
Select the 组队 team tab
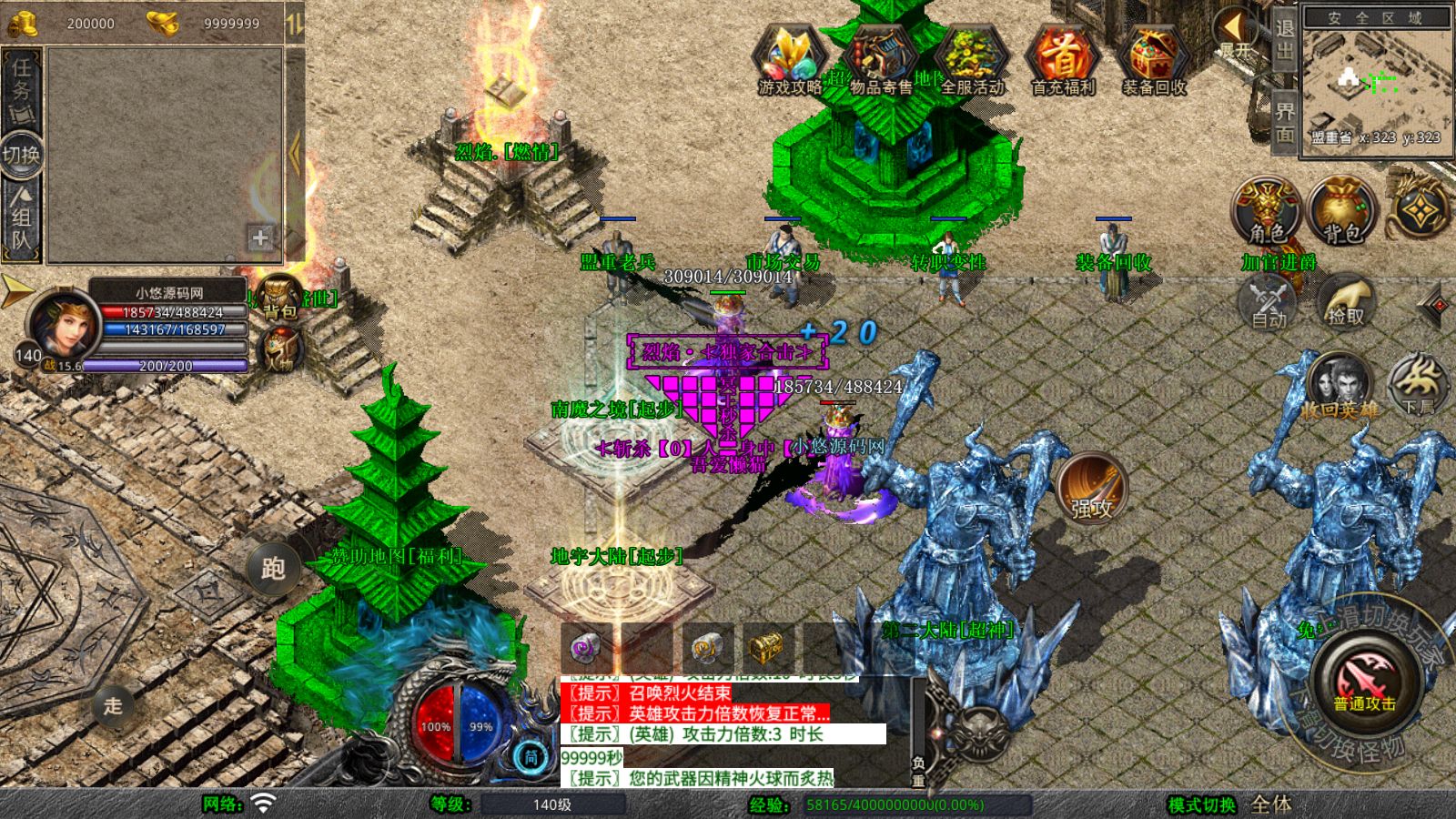[21, 218]
